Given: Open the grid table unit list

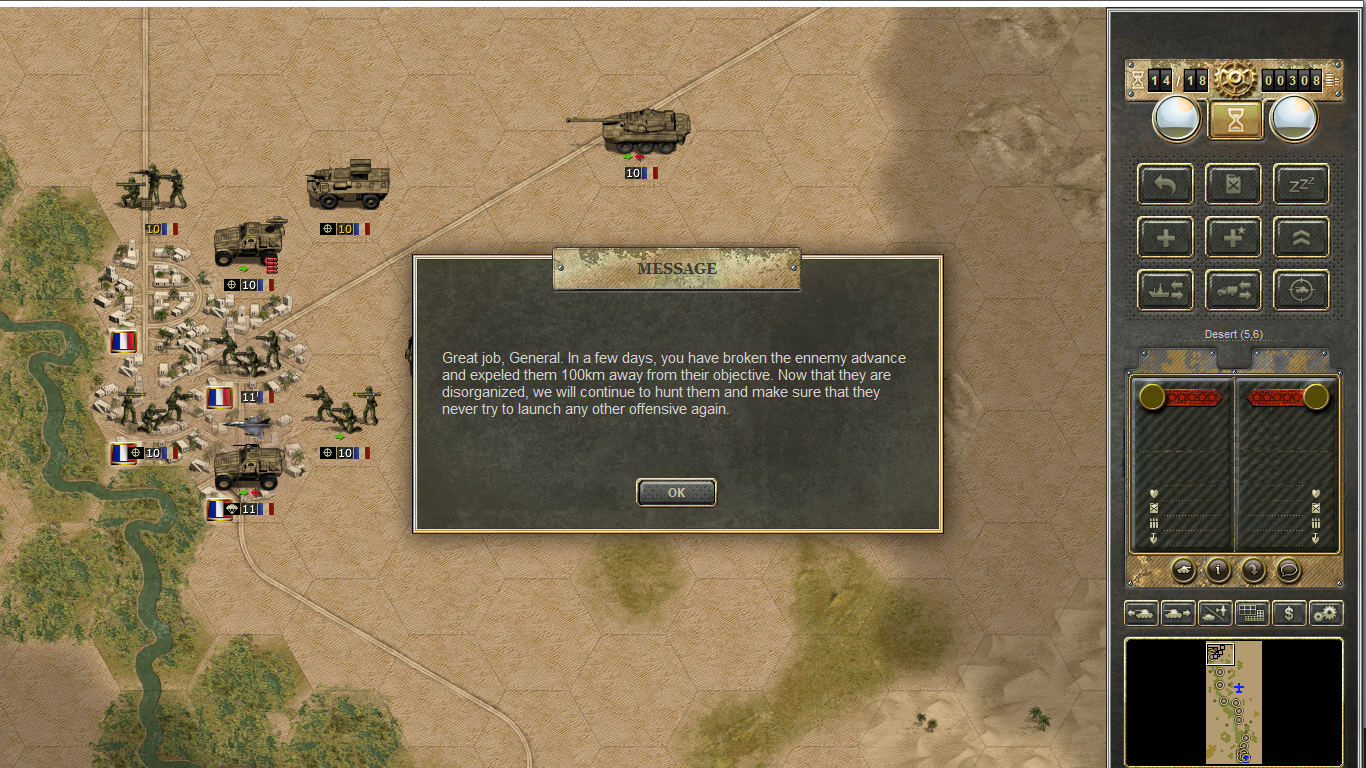Looking at the screenshot, I should coord(1252,613).
